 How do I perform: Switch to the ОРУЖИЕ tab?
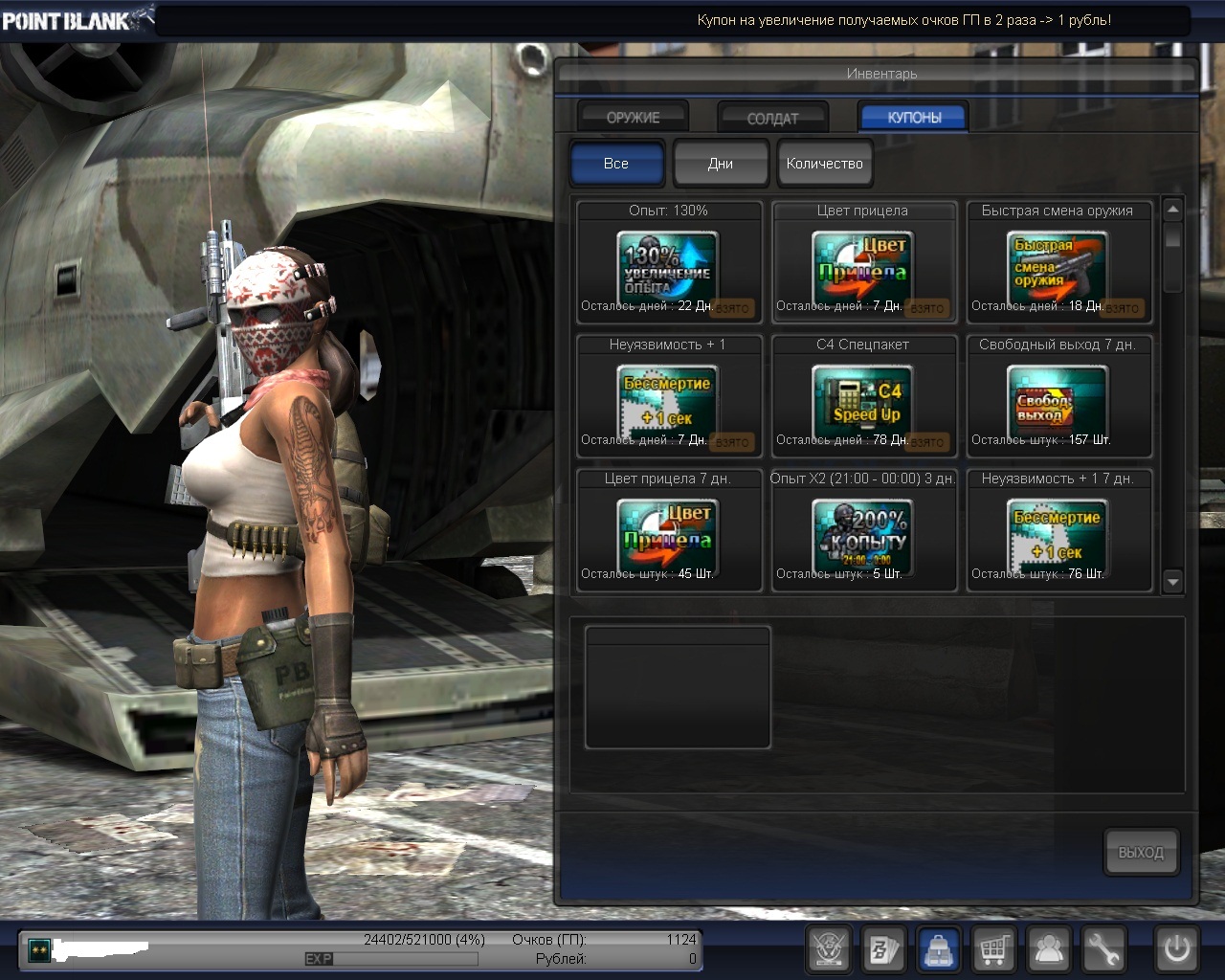[x=633, y=117]
